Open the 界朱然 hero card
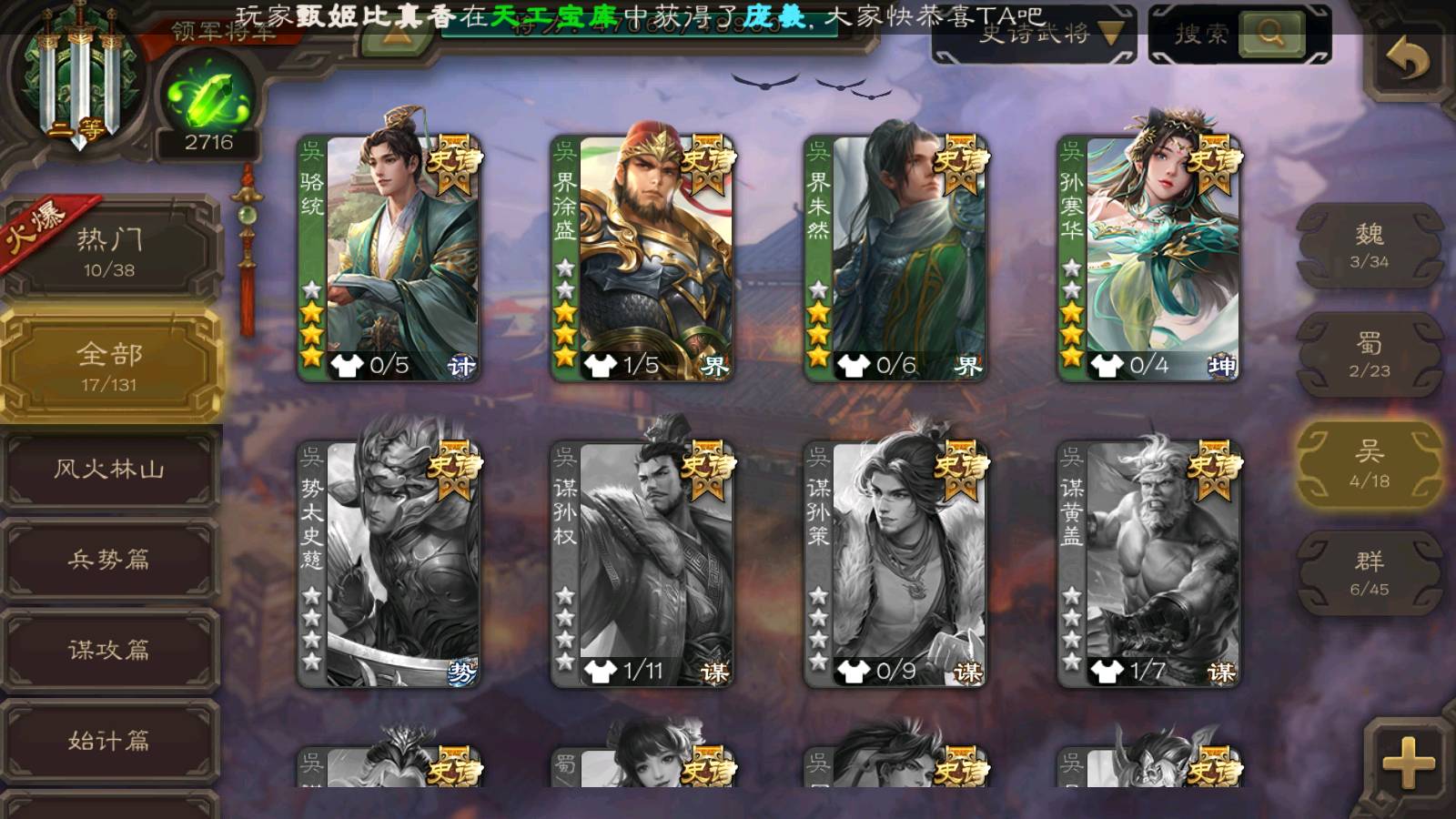 pyautogui.click(x=895, y=258)
